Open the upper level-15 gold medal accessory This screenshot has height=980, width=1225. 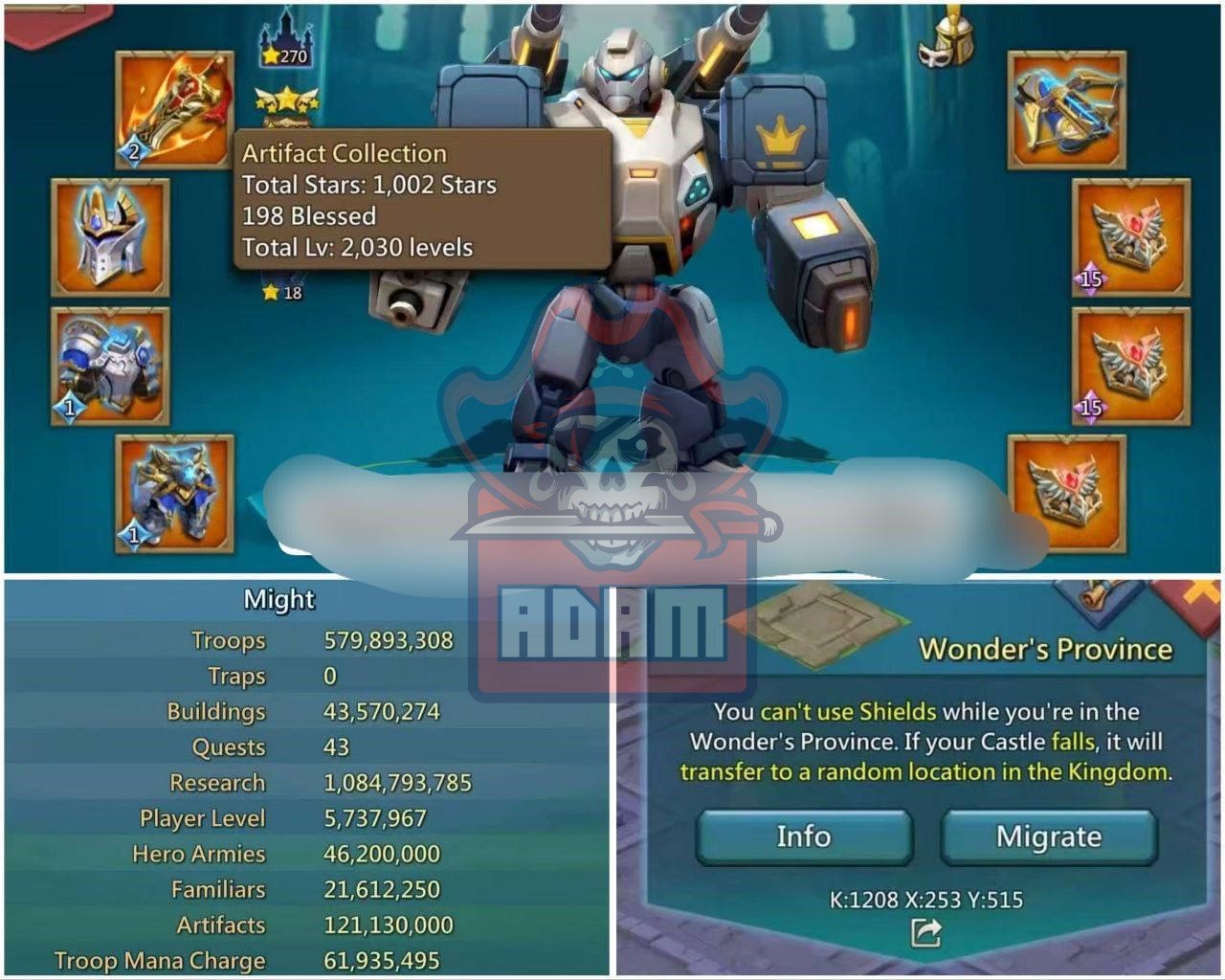1129,237
